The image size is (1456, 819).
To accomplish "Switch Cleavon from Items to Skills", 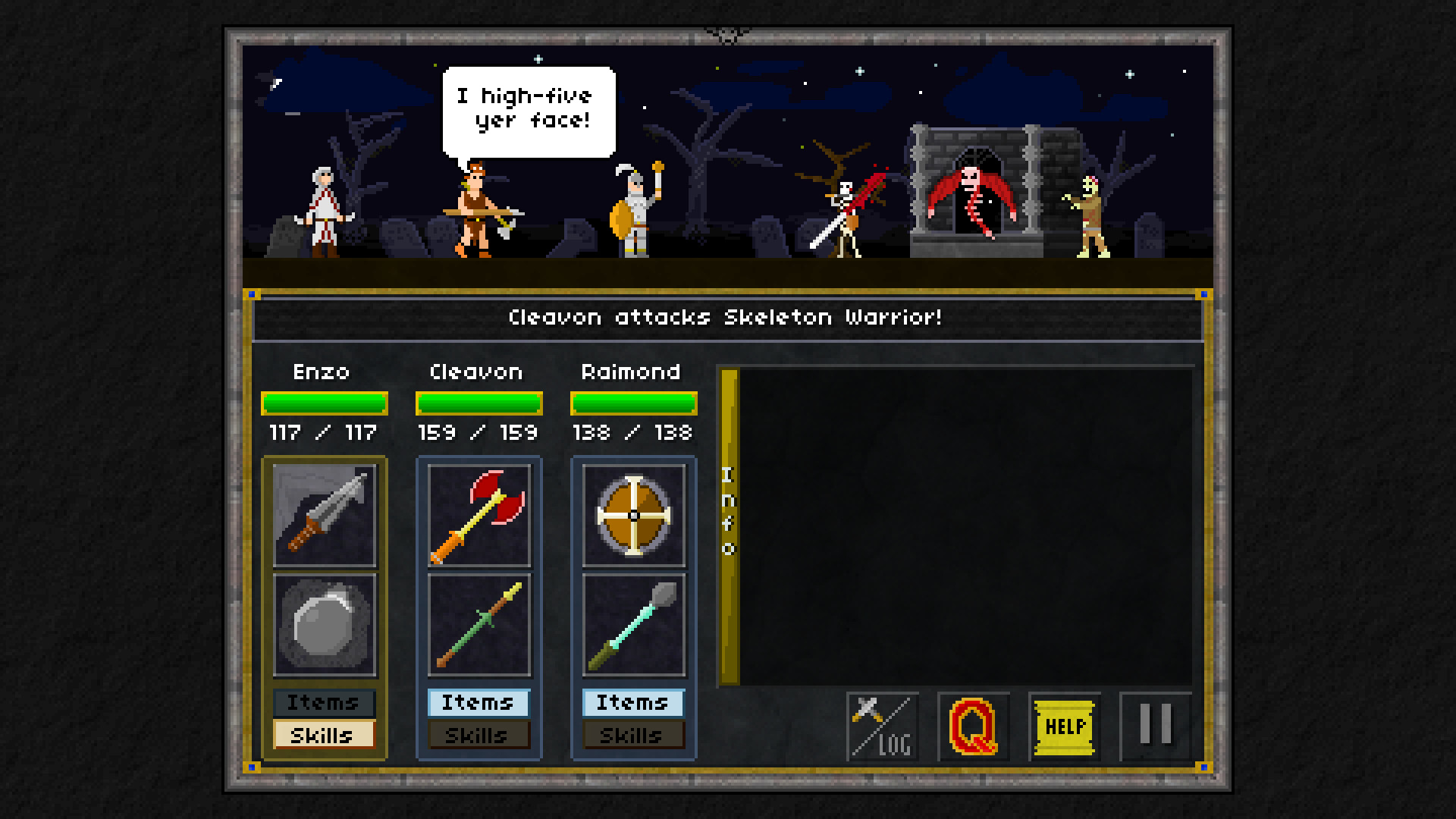I will tap(479, 735).
